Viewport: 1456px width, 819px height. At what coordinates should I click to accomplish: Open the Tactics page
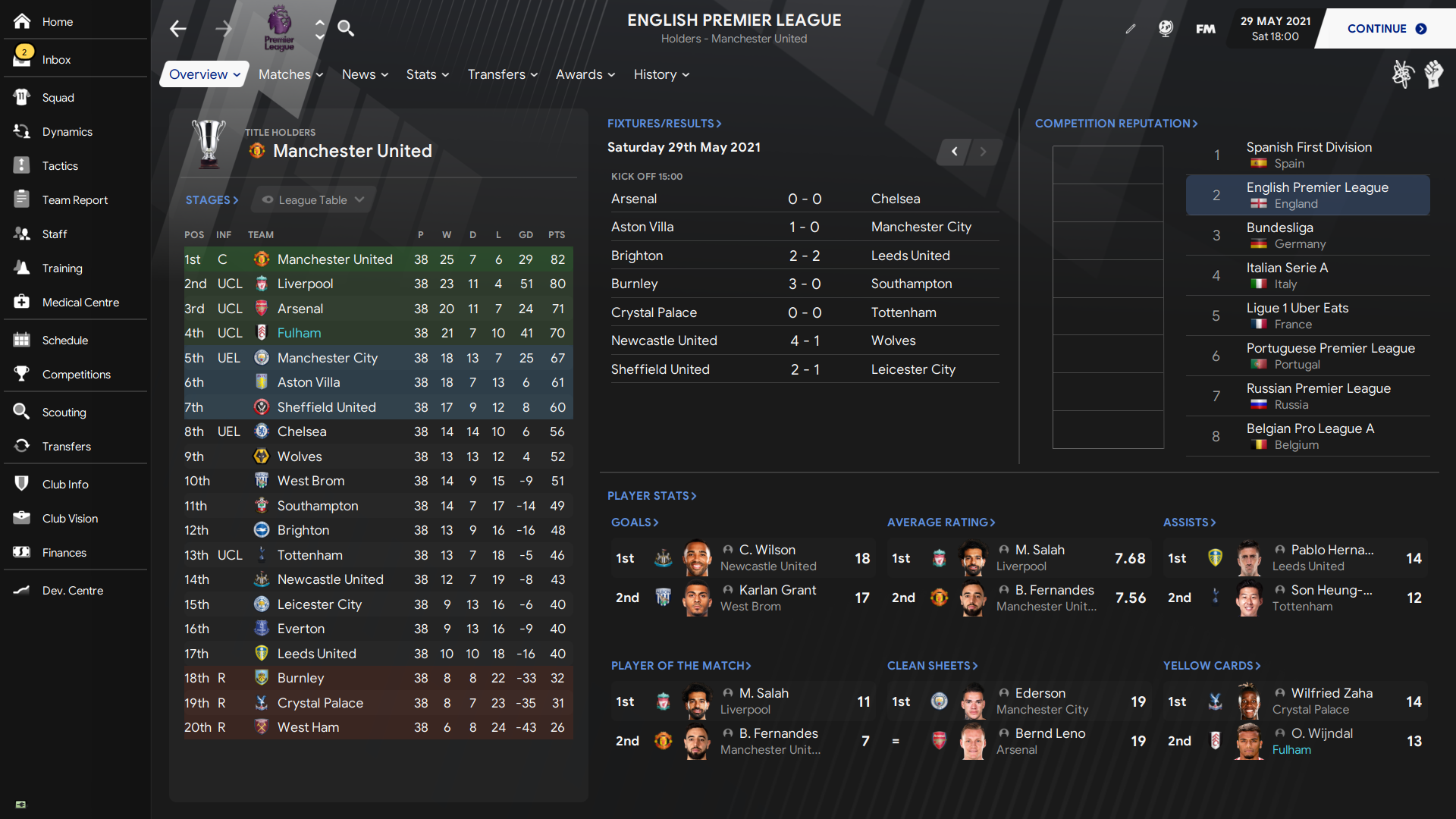[60, 166]
